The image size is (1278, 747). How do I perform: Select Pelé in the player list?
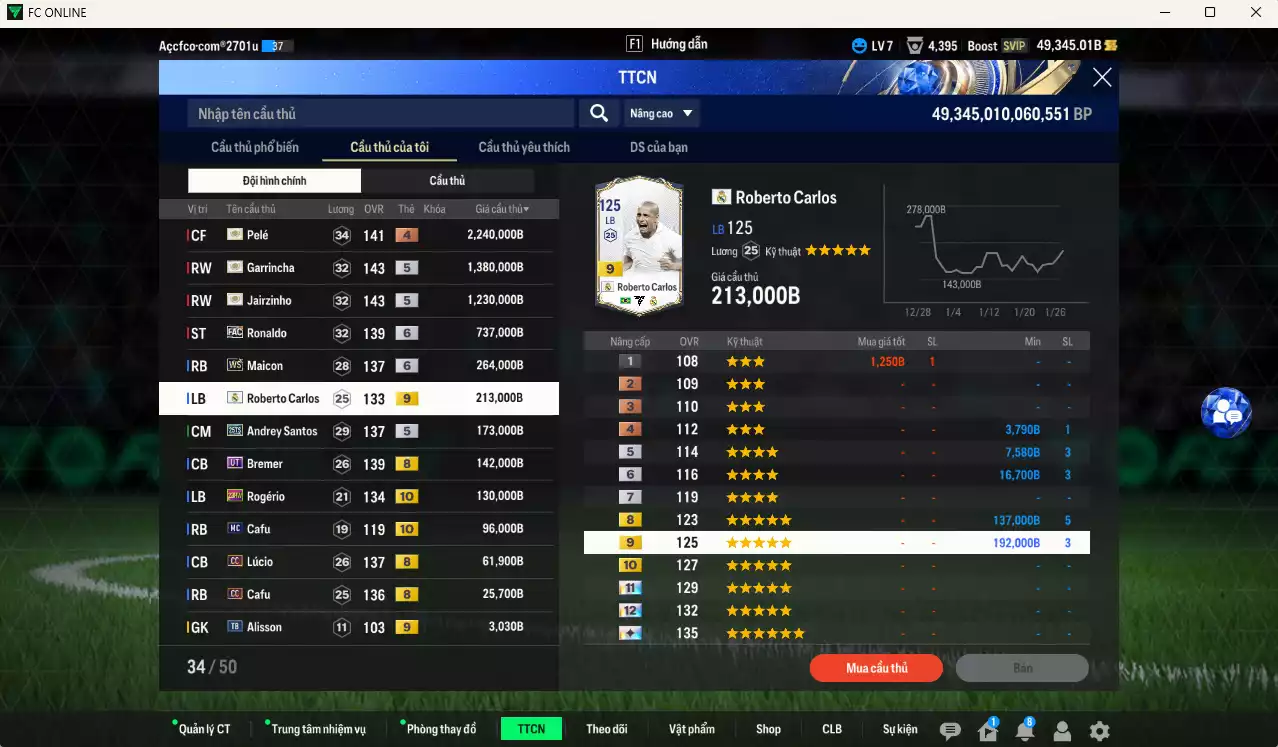(x=358, y=235)
